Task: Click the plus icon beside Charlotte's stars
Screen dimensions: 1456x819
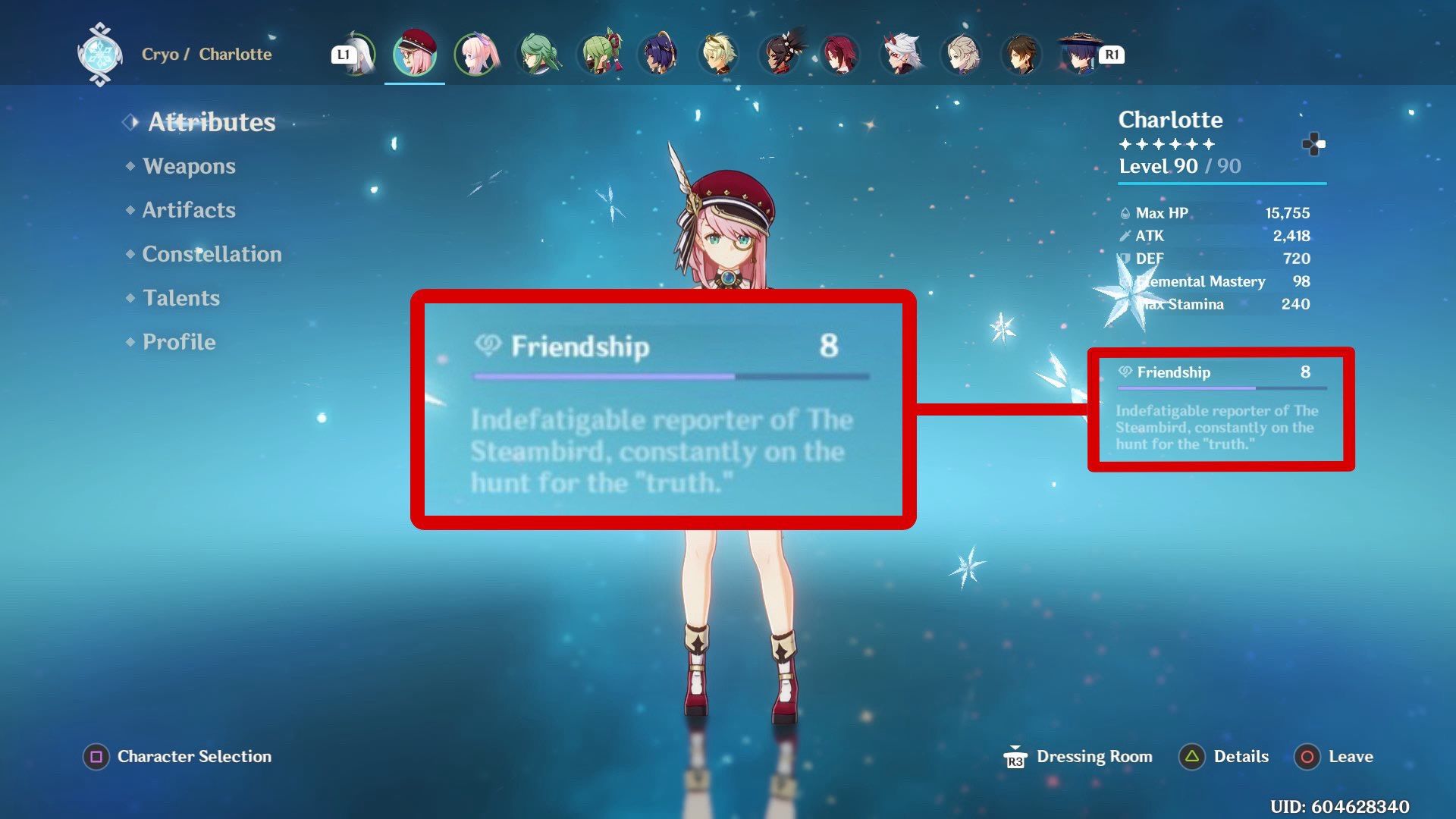Action: pos(1315,144)
